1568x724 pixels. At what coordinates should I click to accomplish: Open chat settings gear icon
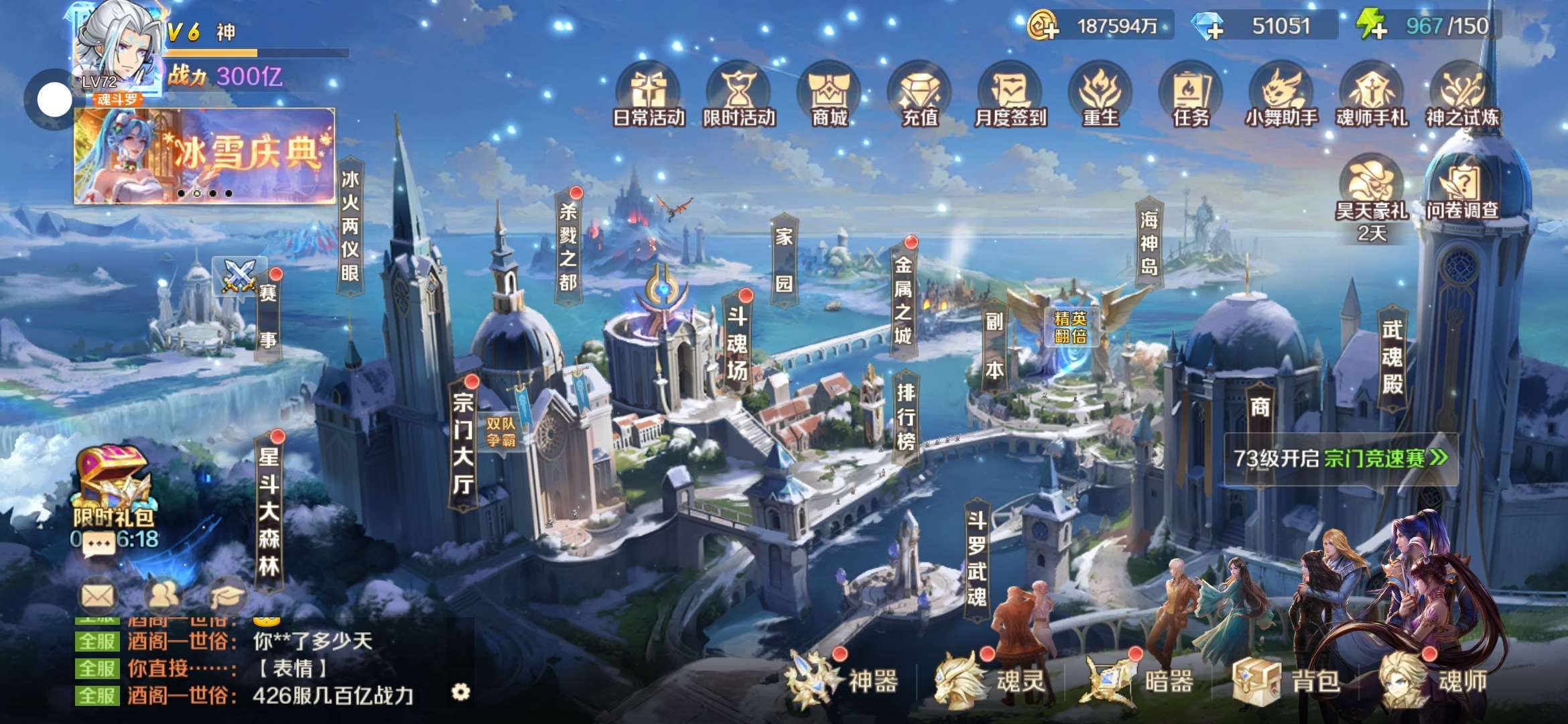pyautogui.click(x=461, y=691)
